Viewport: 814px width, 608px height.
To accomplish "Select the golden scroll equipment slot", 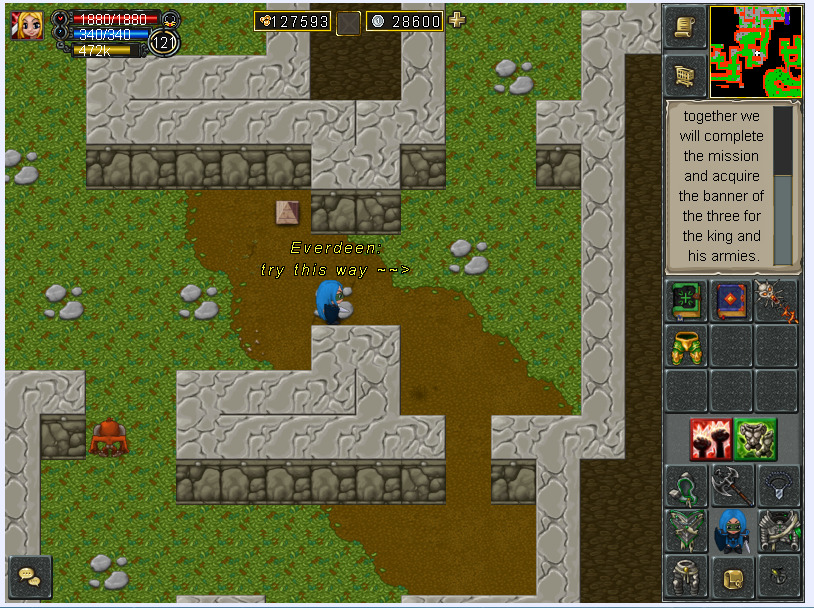I will coord(732,576).
